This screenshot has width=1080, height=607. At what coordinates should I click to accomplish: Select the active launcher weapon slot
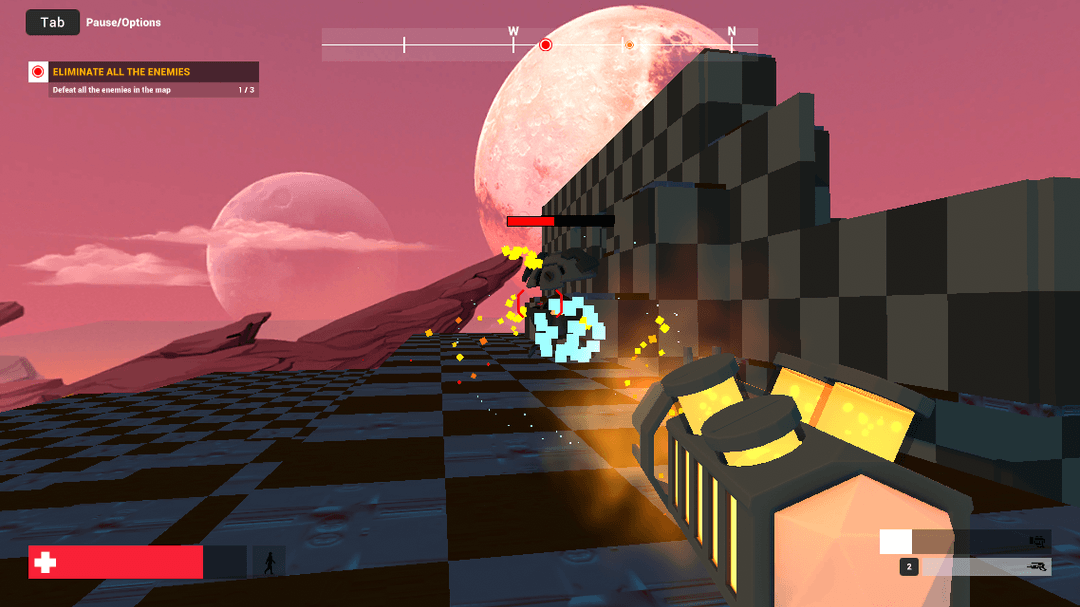(x=965, y=542)
